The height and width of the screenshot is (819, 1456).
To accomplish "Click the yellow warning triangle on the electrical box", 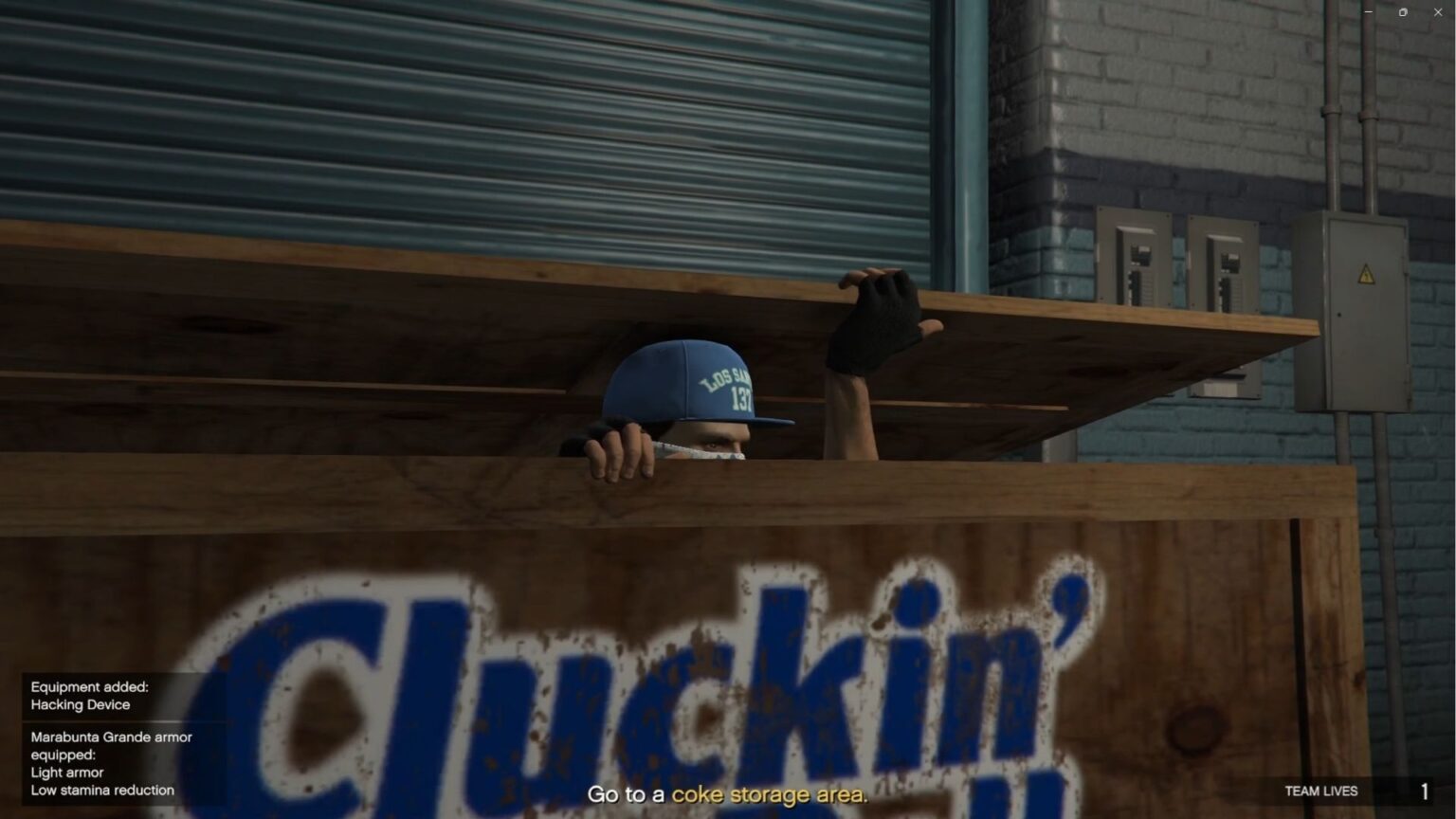I will point(1365,273).
